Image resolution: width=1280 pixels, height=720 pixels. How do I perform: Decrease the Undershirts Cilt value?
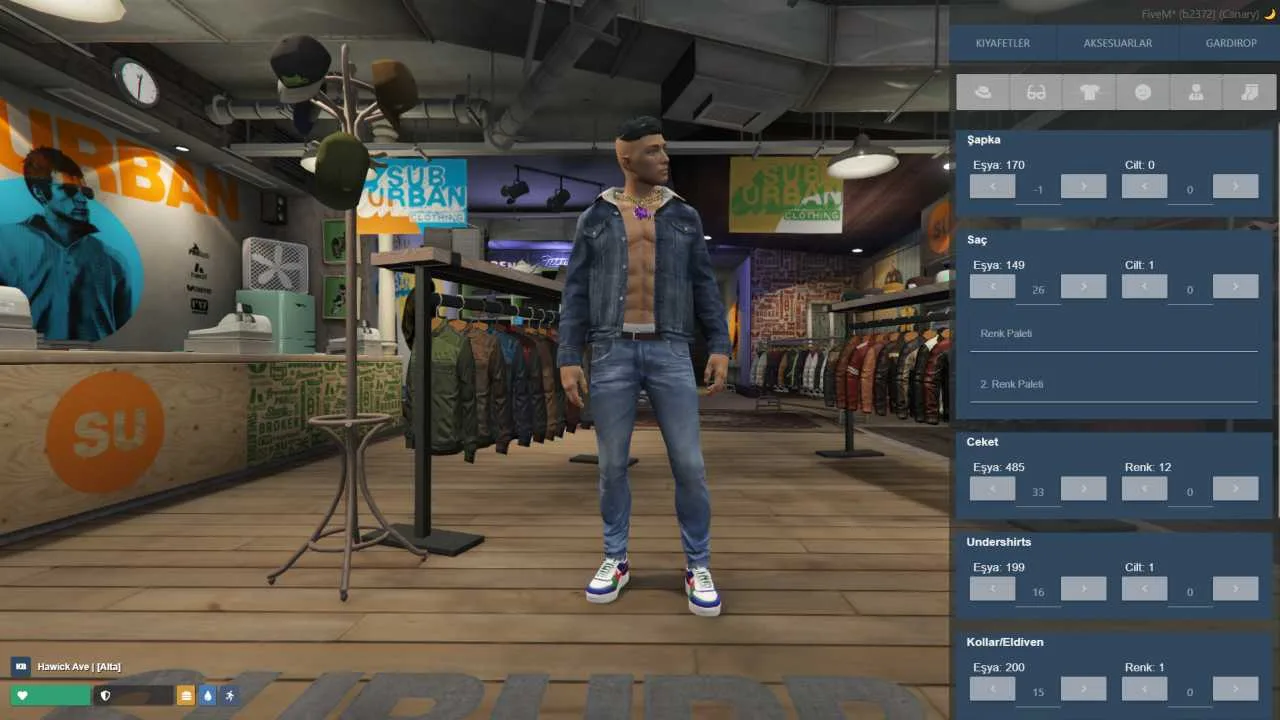point(1144,589)
